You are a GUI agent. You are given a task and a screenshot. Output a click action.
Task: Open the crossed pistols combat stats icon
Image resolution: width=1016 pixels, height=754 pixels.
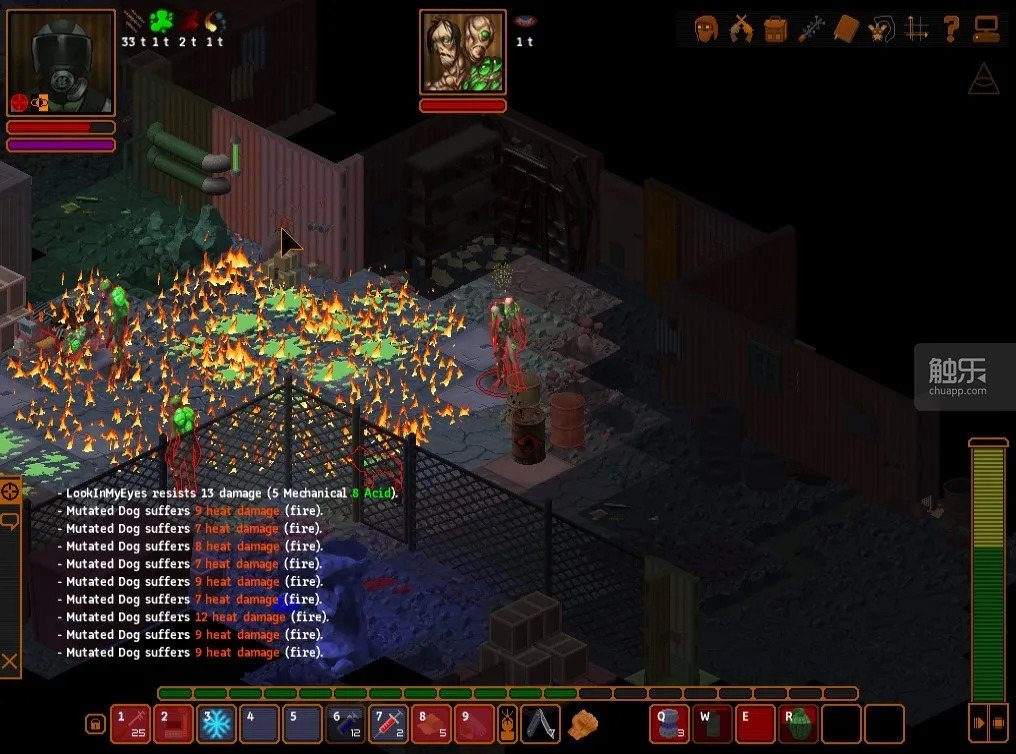pos(741,28)
